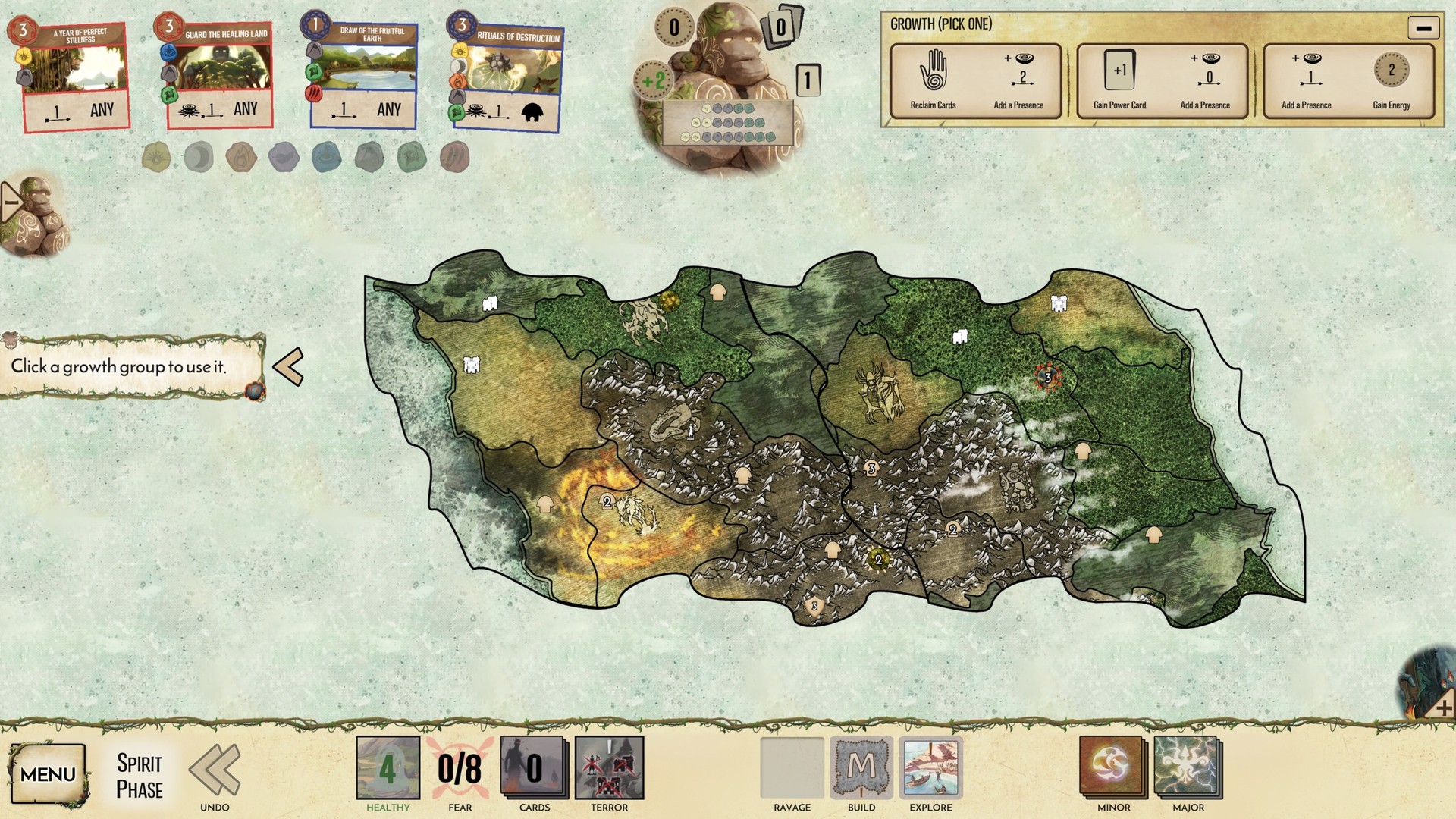Viewport: 1456px width, 819px height.
Task: Open the Major power deck
Action: pyautogui.click(x=1187, y=769)
